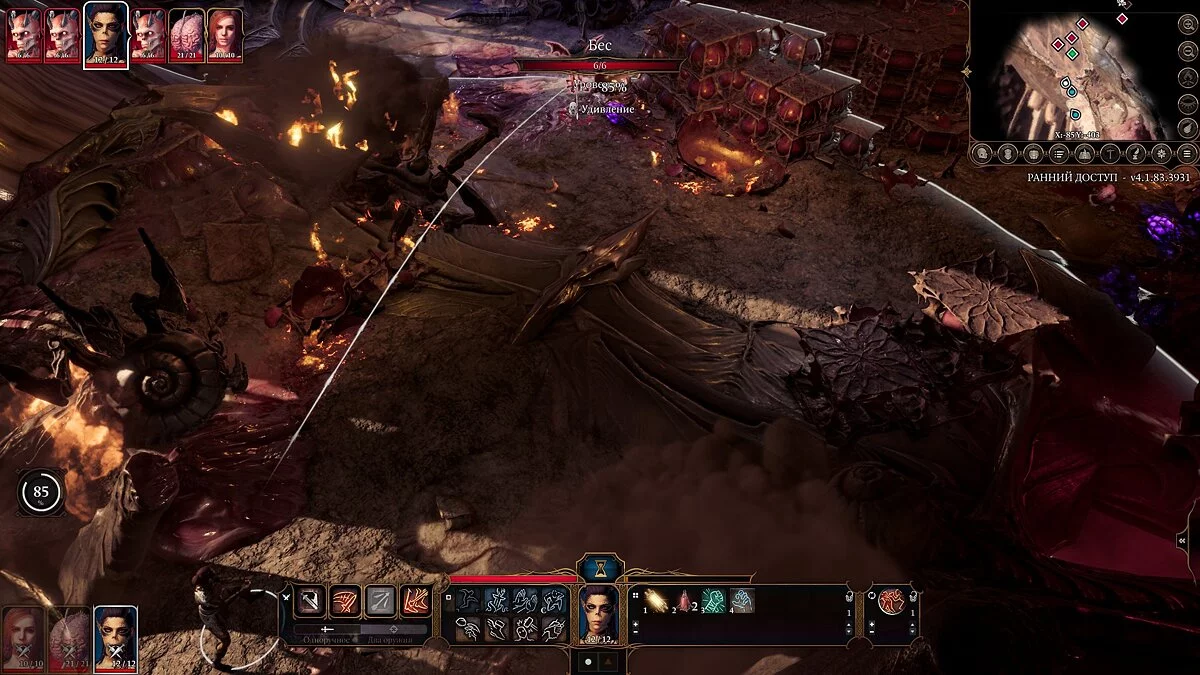
Task: Select brain companion portrait in party list
Action: tap(68, 636)
